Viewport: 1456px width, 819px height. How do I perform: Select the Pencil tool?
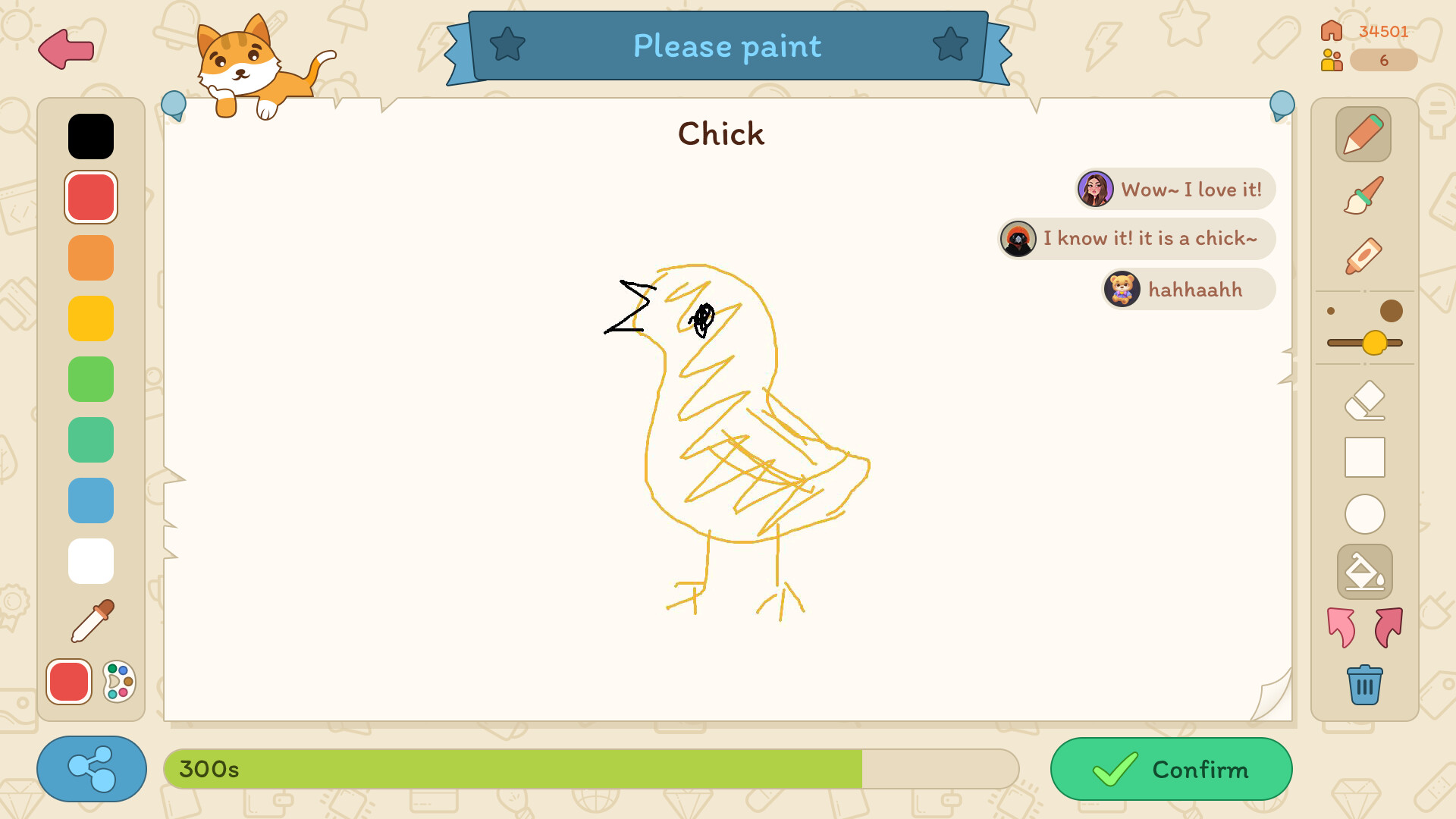coord(1363,133)
